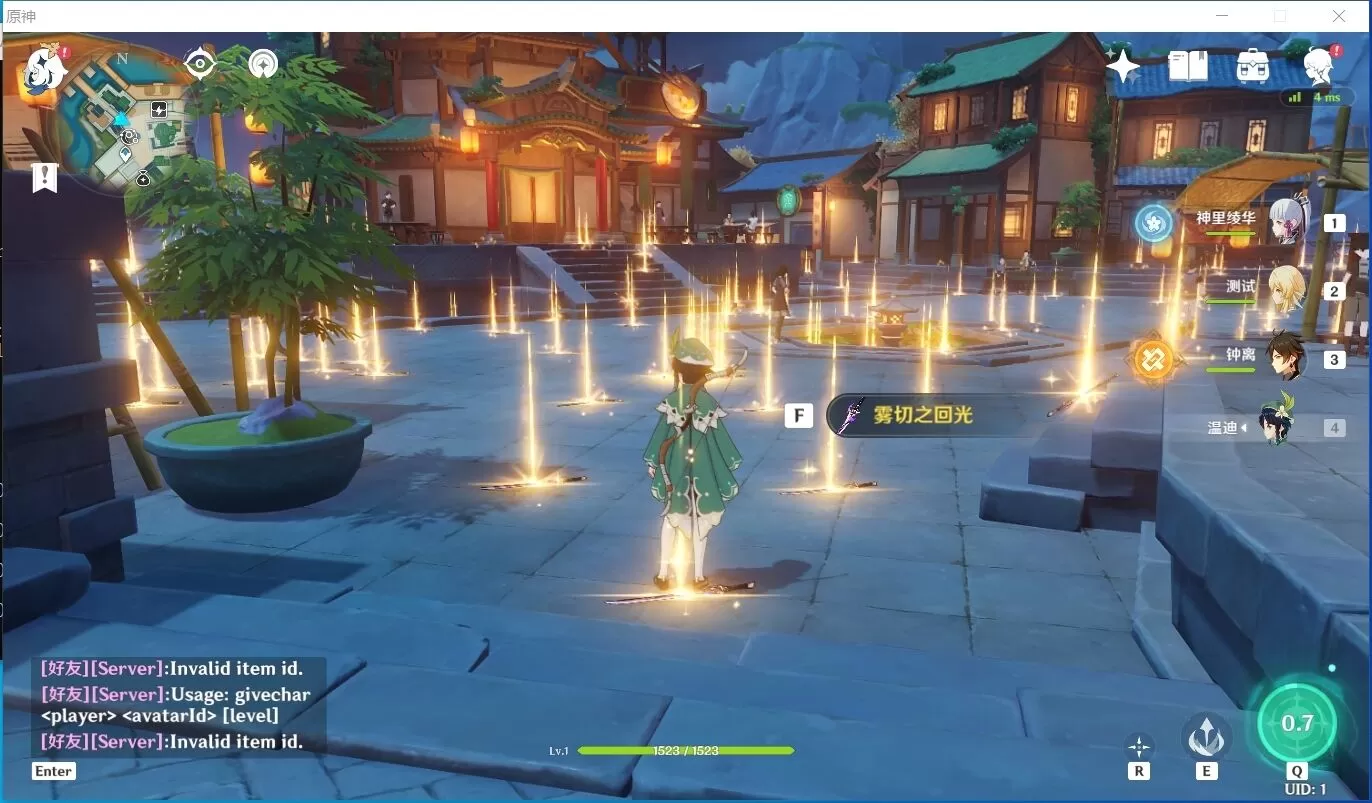Switch to party member 测试
Viewport: 1372px width, 803px height.
[1285, 289]
